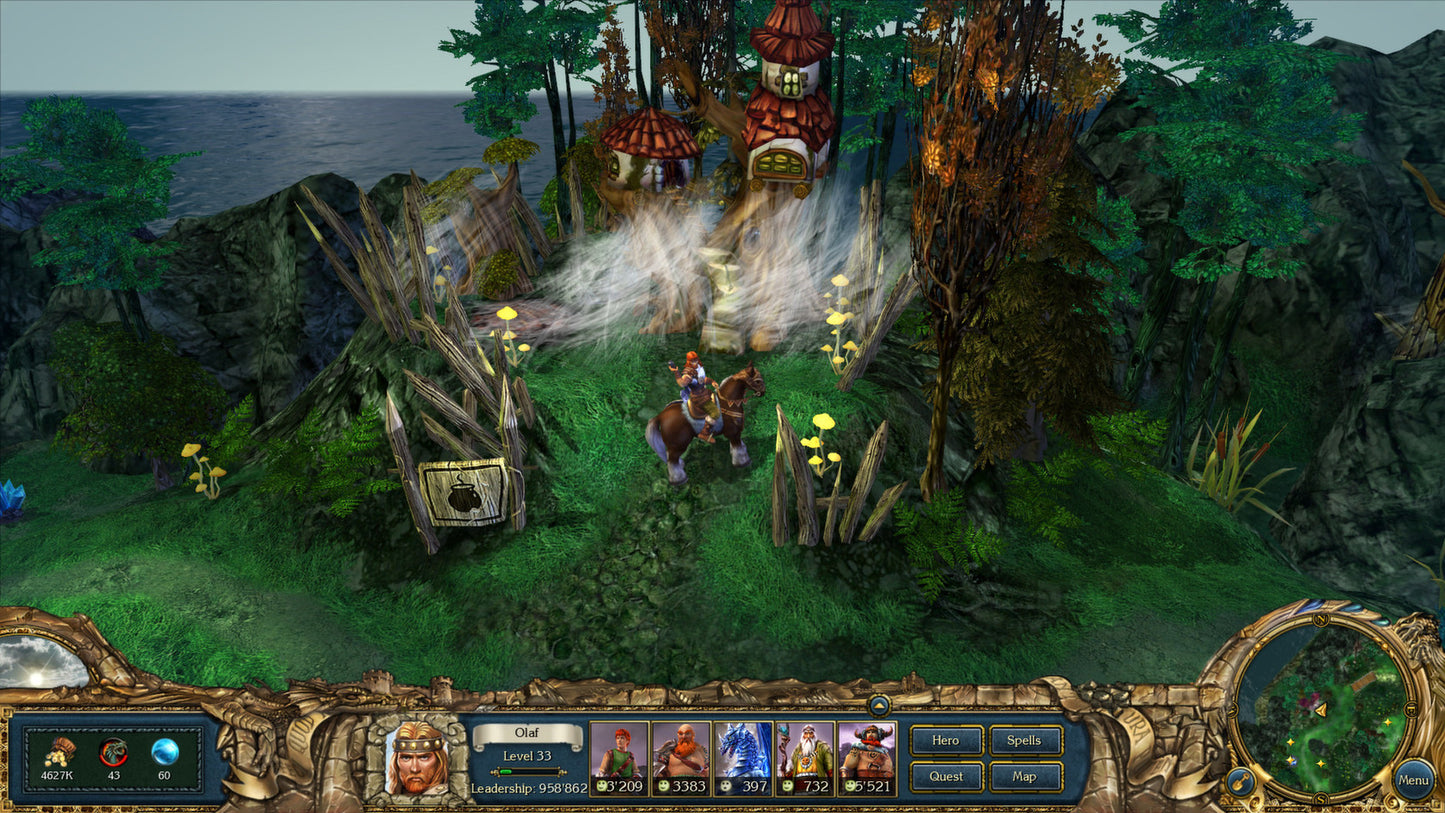Open the Menu button

point(1414,779)
